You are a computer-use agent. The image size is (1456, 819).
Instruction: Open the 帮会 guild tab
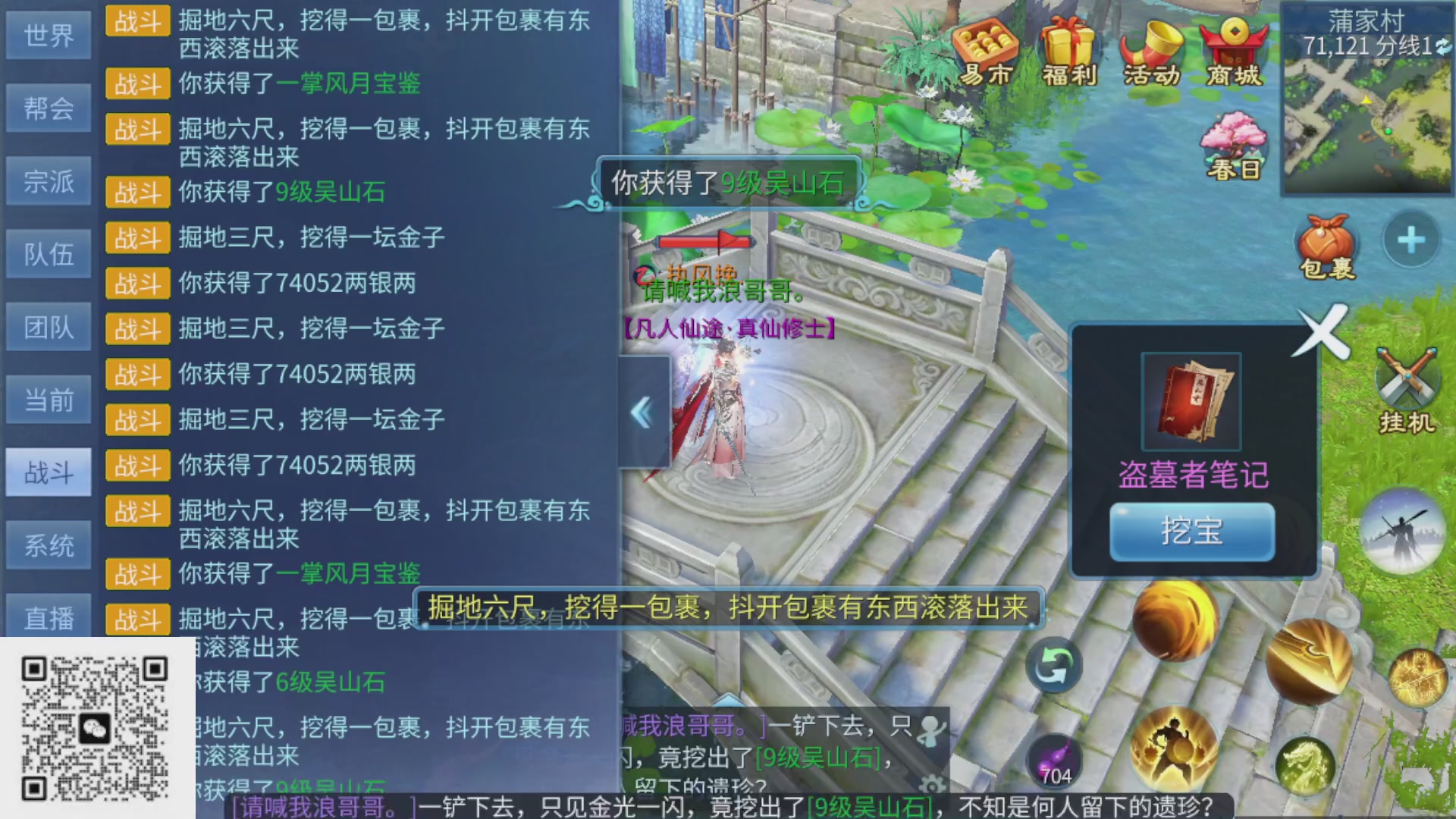coord(48,108)
